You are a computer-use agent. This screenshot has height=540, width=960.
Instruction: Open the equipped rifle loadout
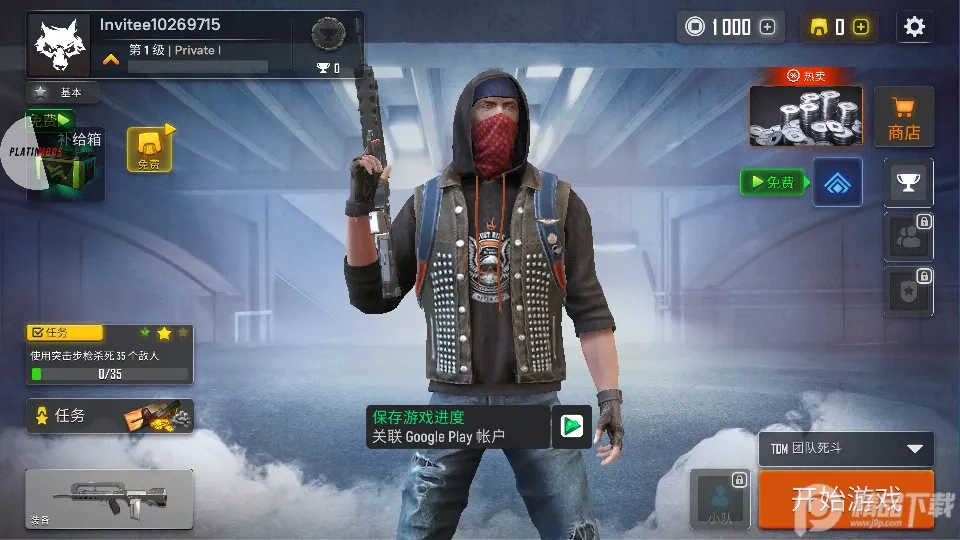point(109,498)
